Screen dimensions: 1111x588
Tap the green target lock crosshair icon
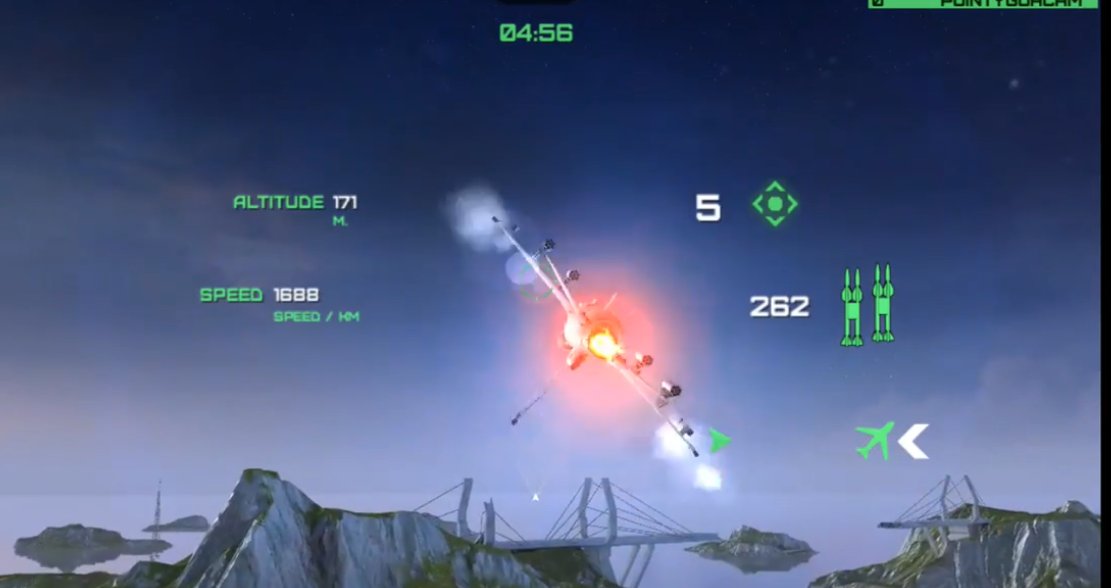pos(774,204)
